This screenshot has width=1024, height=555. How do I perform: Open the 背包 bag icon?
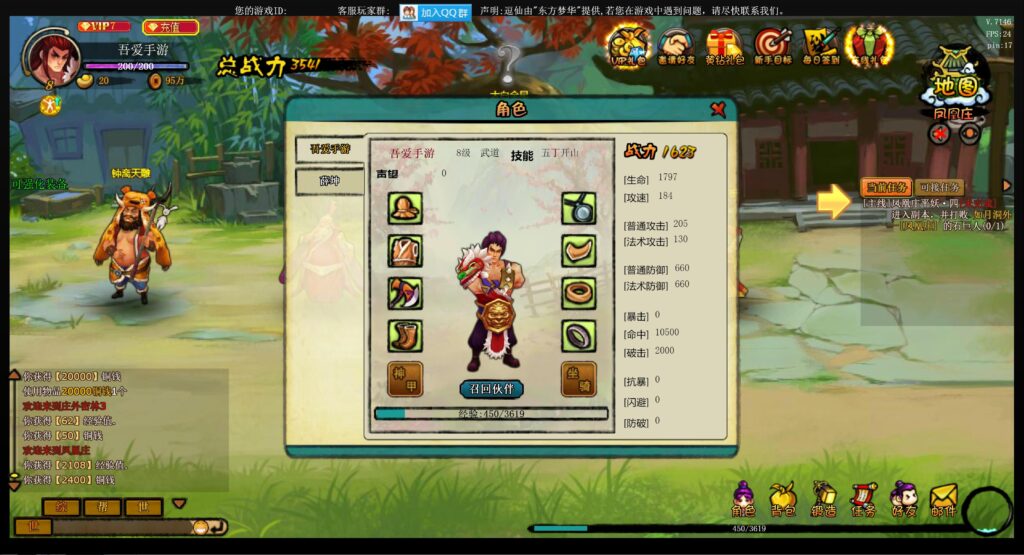click(783, 499)
